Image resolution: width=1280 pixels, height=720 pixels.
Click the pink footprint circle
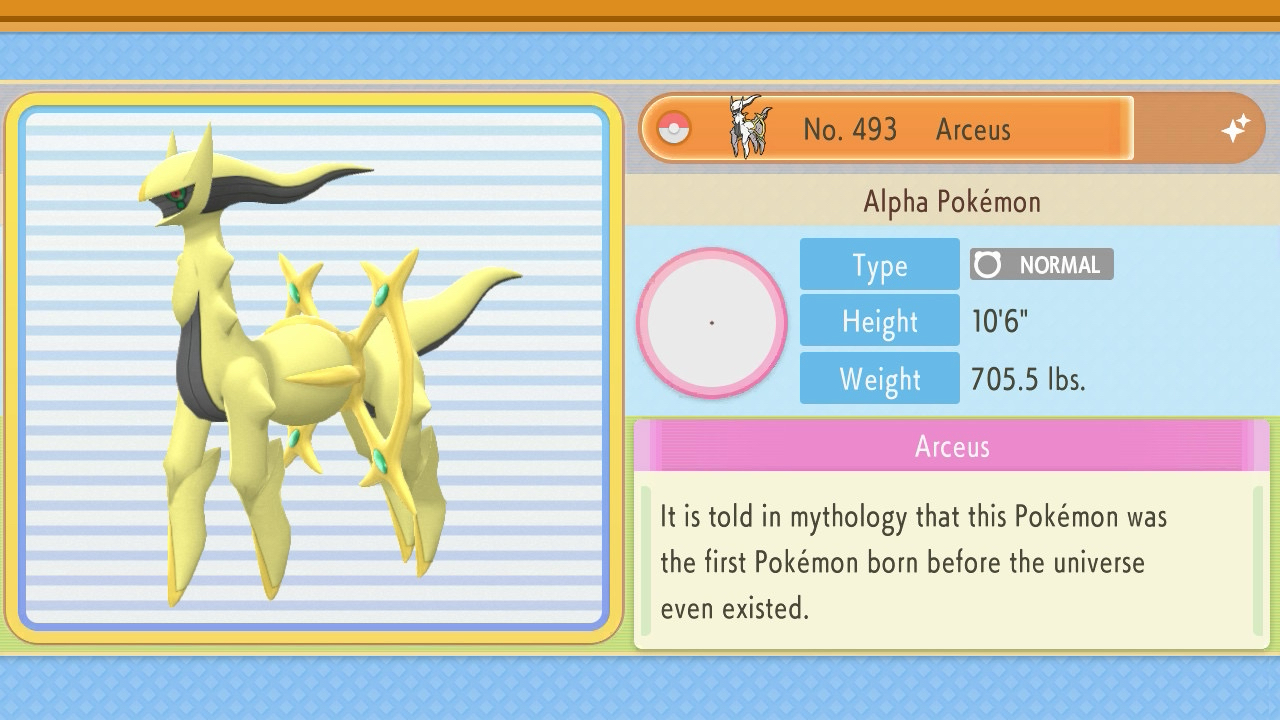(x=712, y=323)
